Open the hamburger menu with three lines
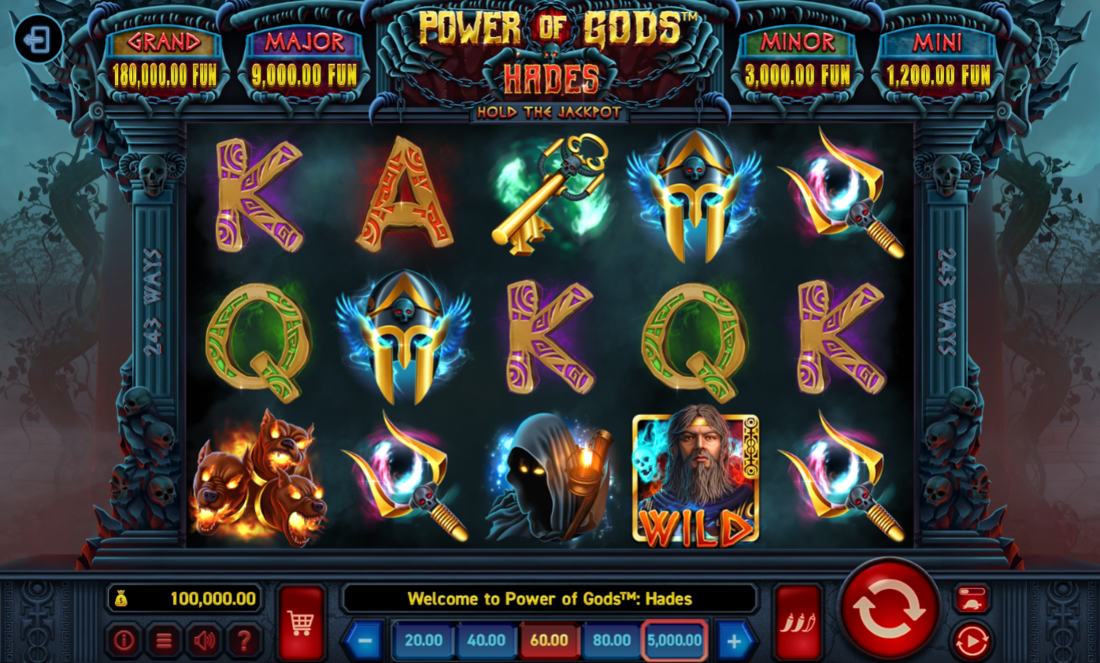 click(x=164, y=640)
